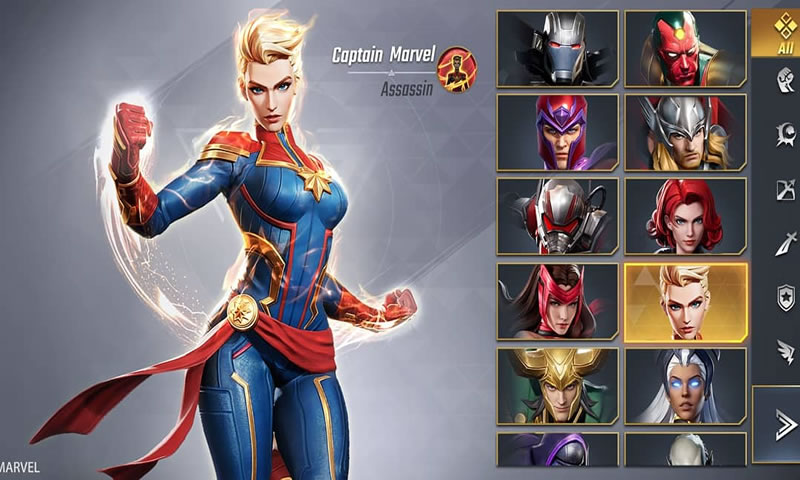Pick Magneto from the hero list
The width and height of the screenshot is (800, 480).
pos(557,132)
